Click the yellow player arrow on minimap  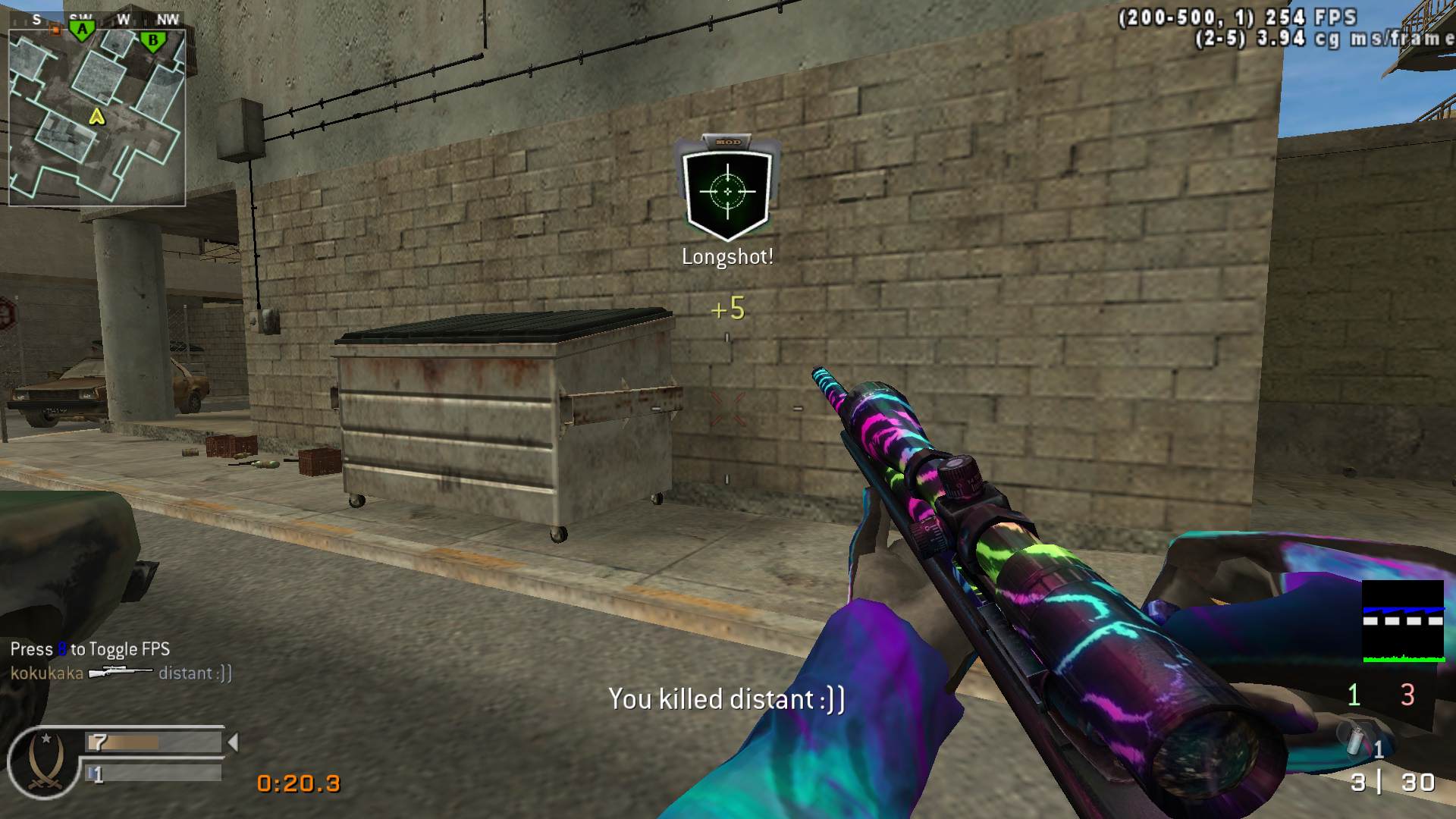96,116
